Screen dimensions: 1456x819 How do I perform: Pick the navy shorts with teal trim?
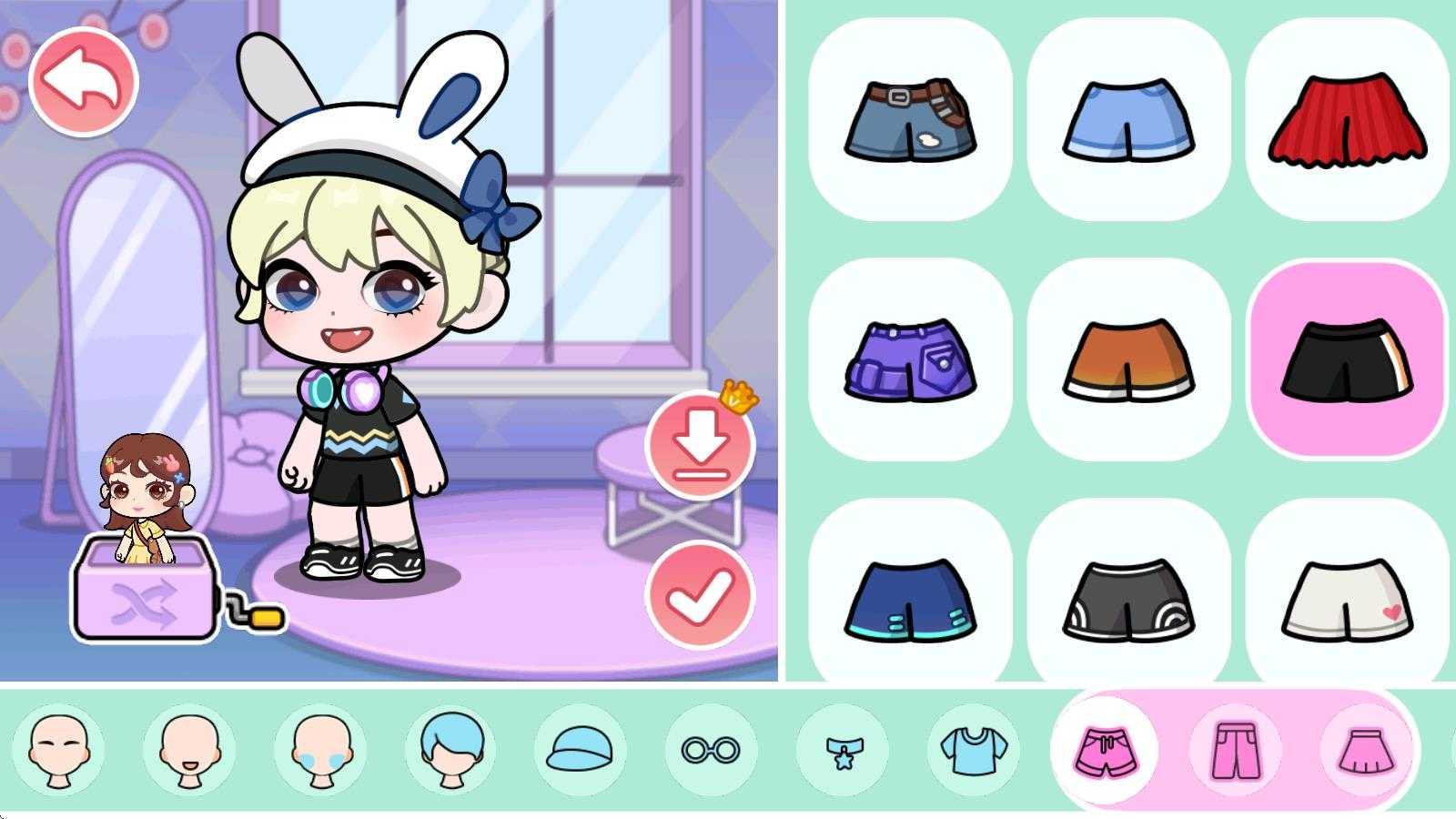point(910,601)
